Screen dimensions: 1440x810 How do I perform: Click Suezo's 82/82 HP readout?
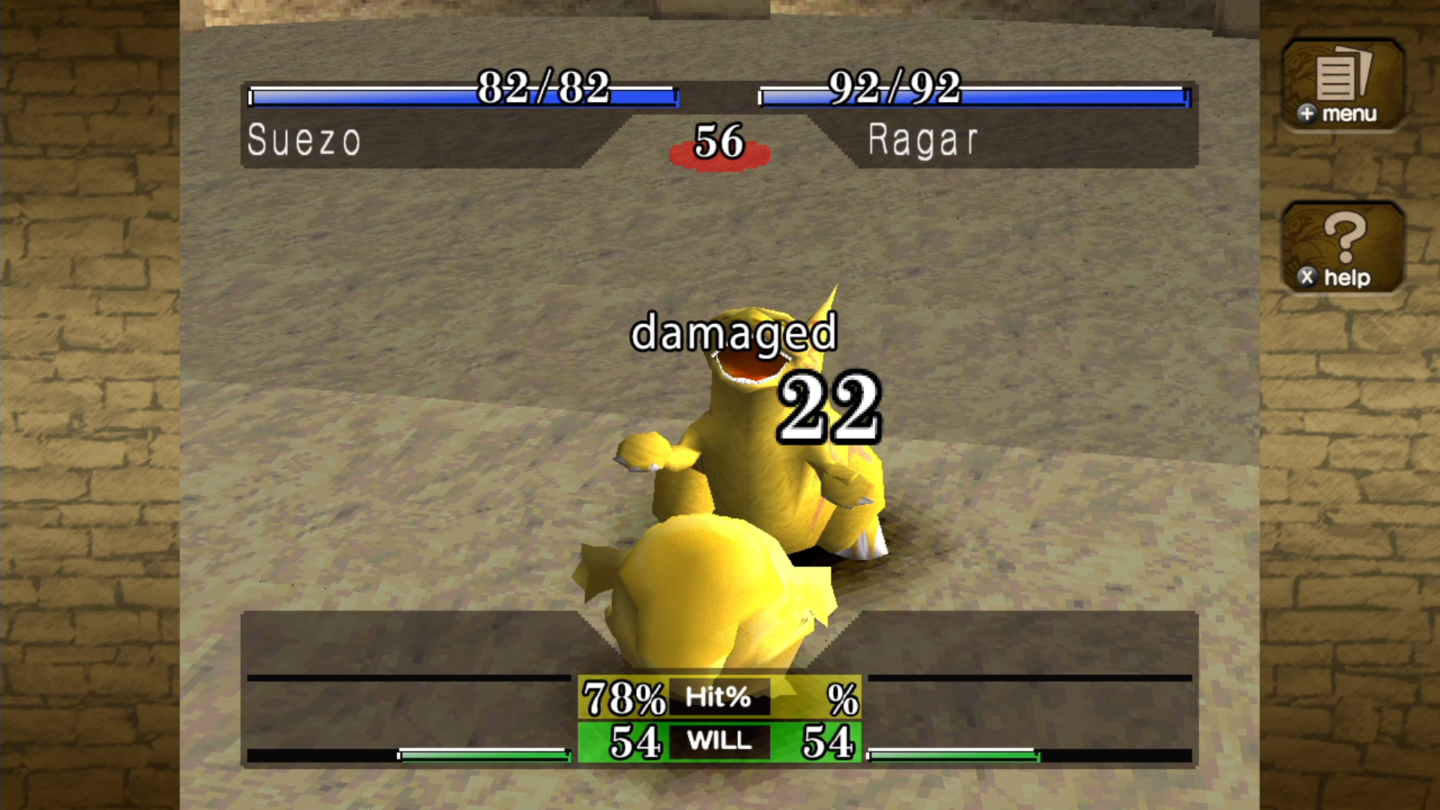click(545, 90)
